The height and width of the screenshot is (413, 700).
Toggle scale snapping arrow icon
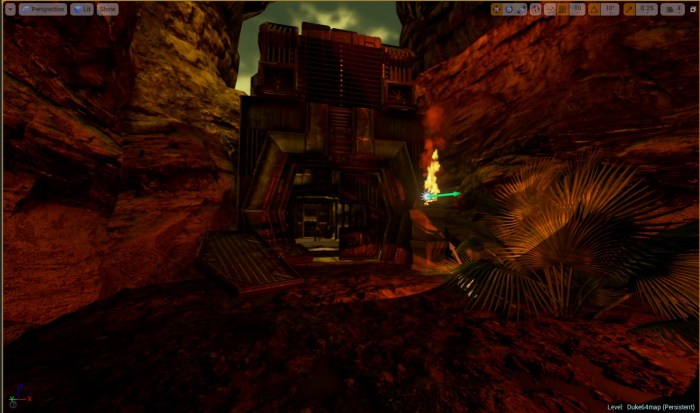(627, 9)
